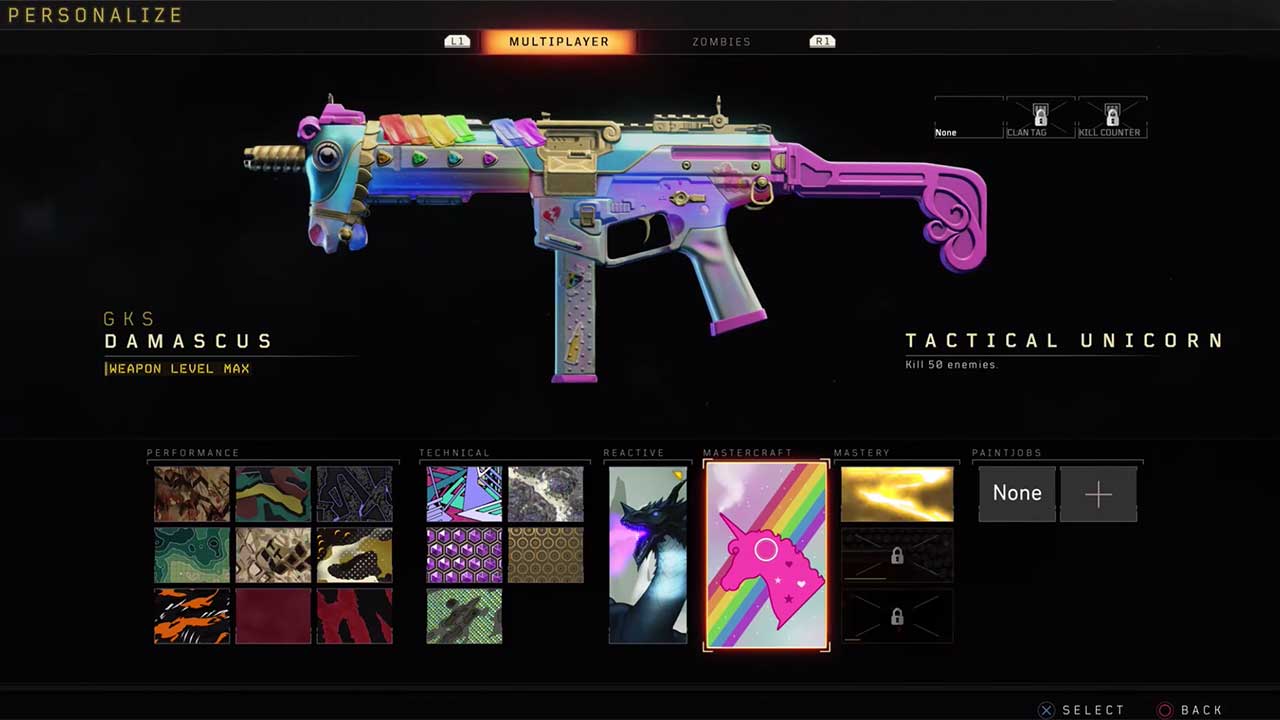
Task: Pick the red and black splatter camo
Action: pos(354,616)
